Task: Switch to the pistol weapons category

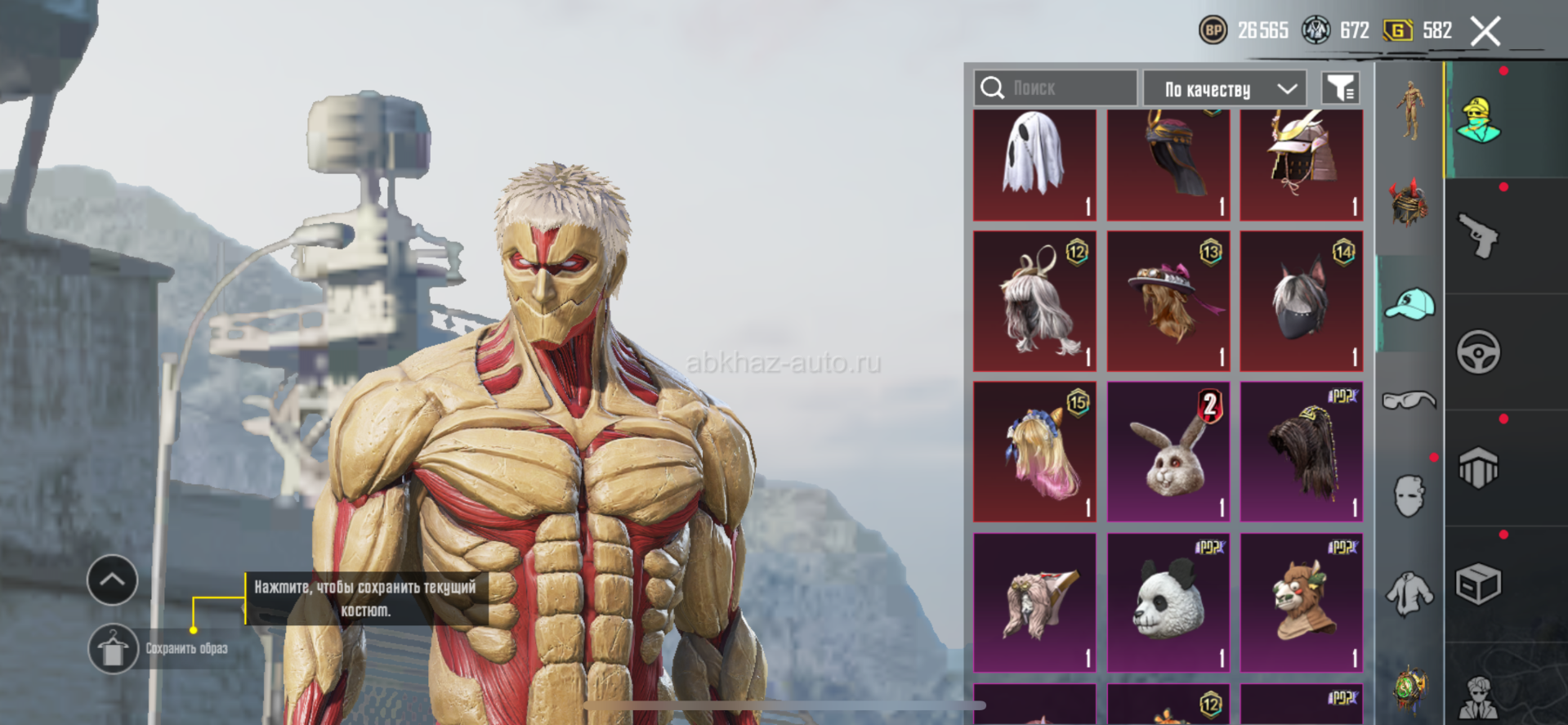Action: (x=1478, y=236)
